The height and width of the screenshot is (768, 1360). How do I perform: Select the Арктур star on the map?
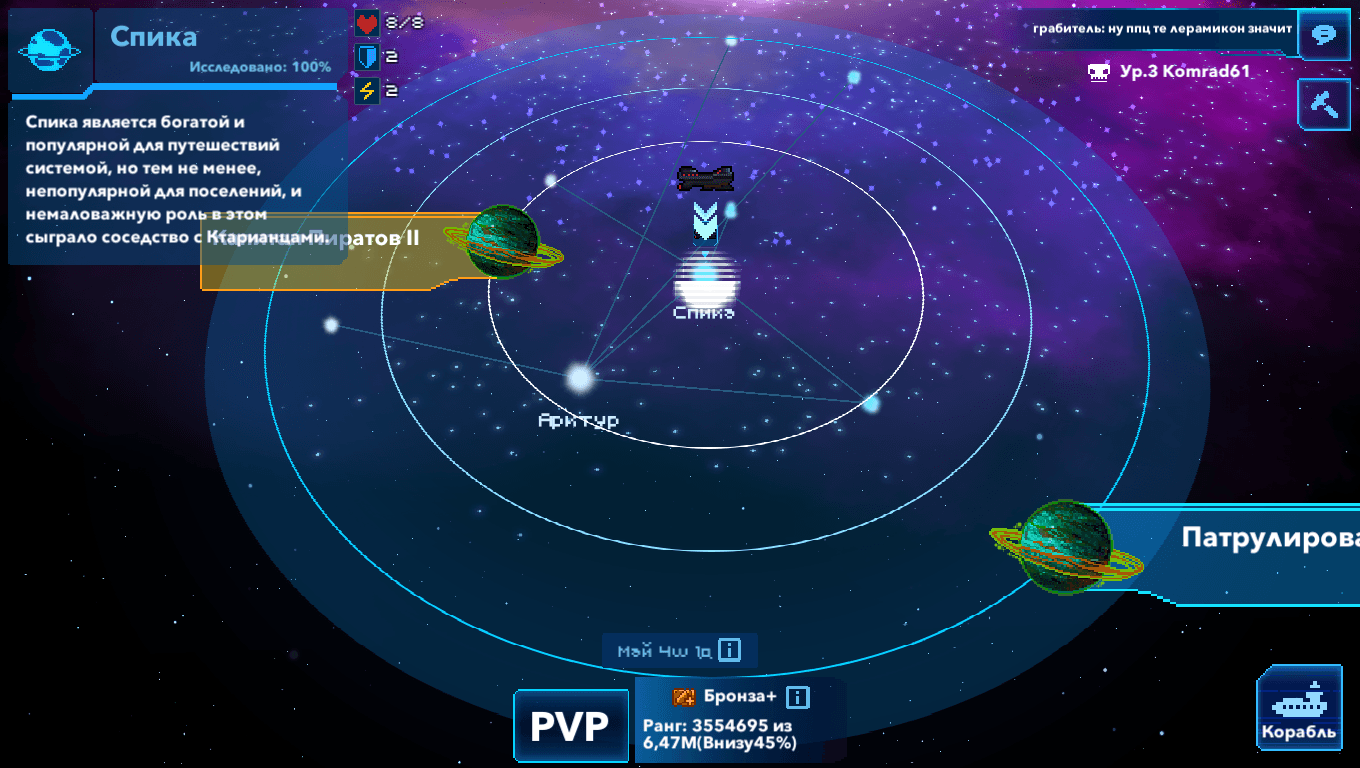pos(579,378)
